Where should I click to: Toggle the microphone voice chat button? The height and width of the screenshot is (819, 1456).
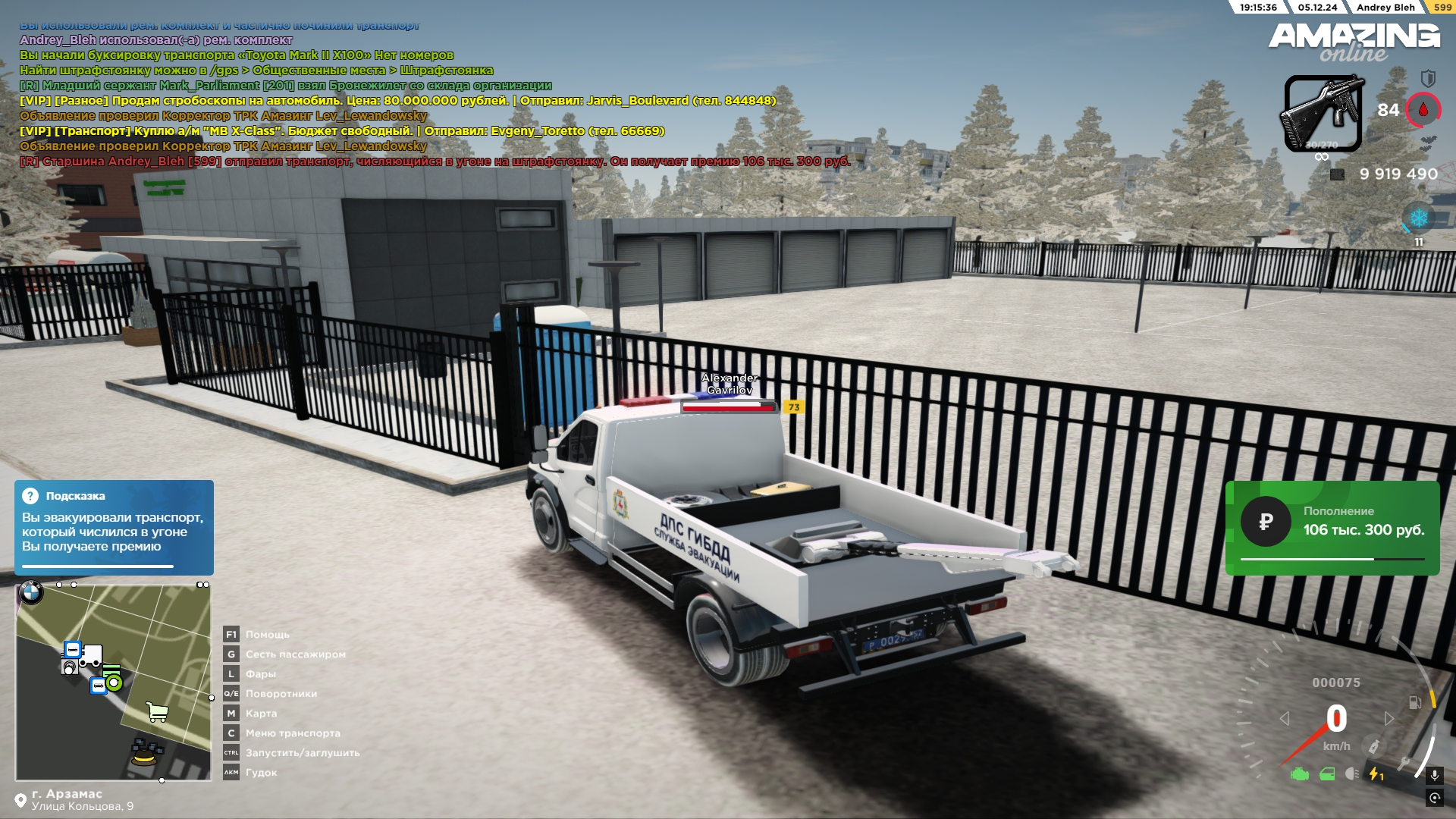1434,775
